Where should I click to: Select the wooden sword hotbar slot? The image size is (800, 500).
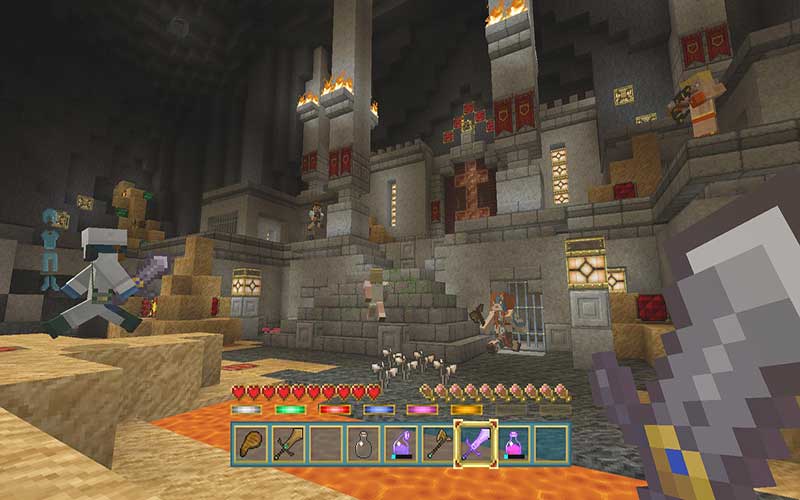(x=288, y=444)
